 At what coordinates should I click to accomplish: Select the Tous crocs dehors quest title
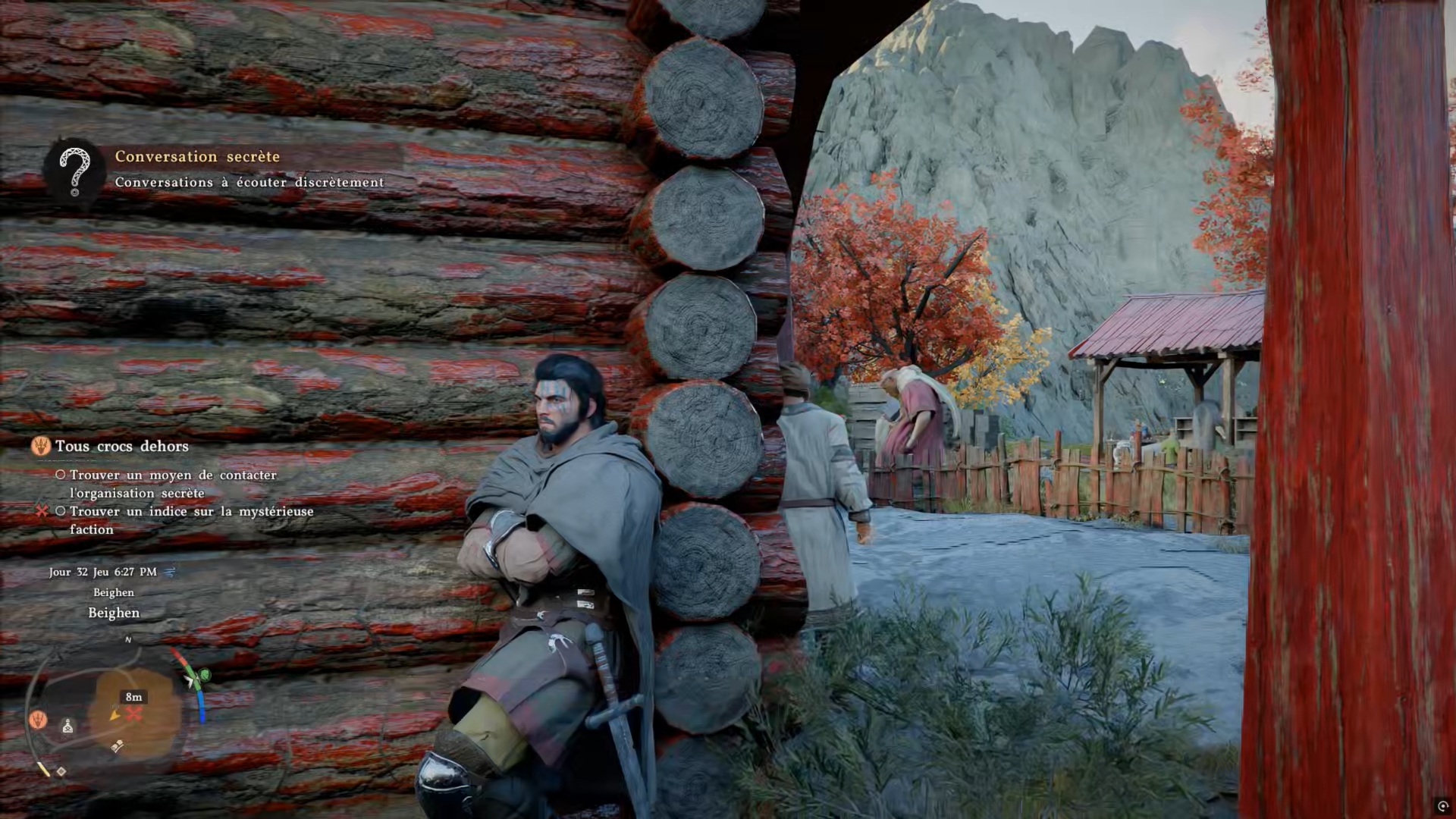[121, 446]
